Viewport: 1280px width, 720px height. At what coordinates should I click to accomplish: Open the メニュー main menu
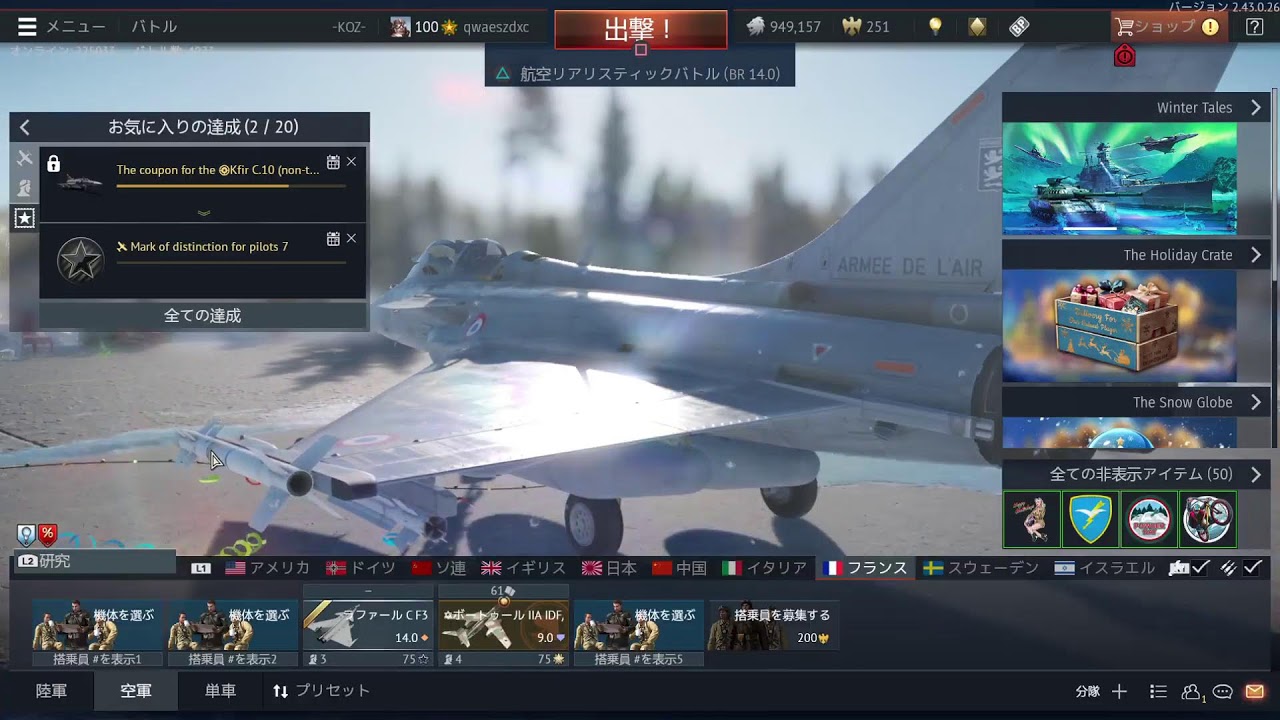(60, 27)
